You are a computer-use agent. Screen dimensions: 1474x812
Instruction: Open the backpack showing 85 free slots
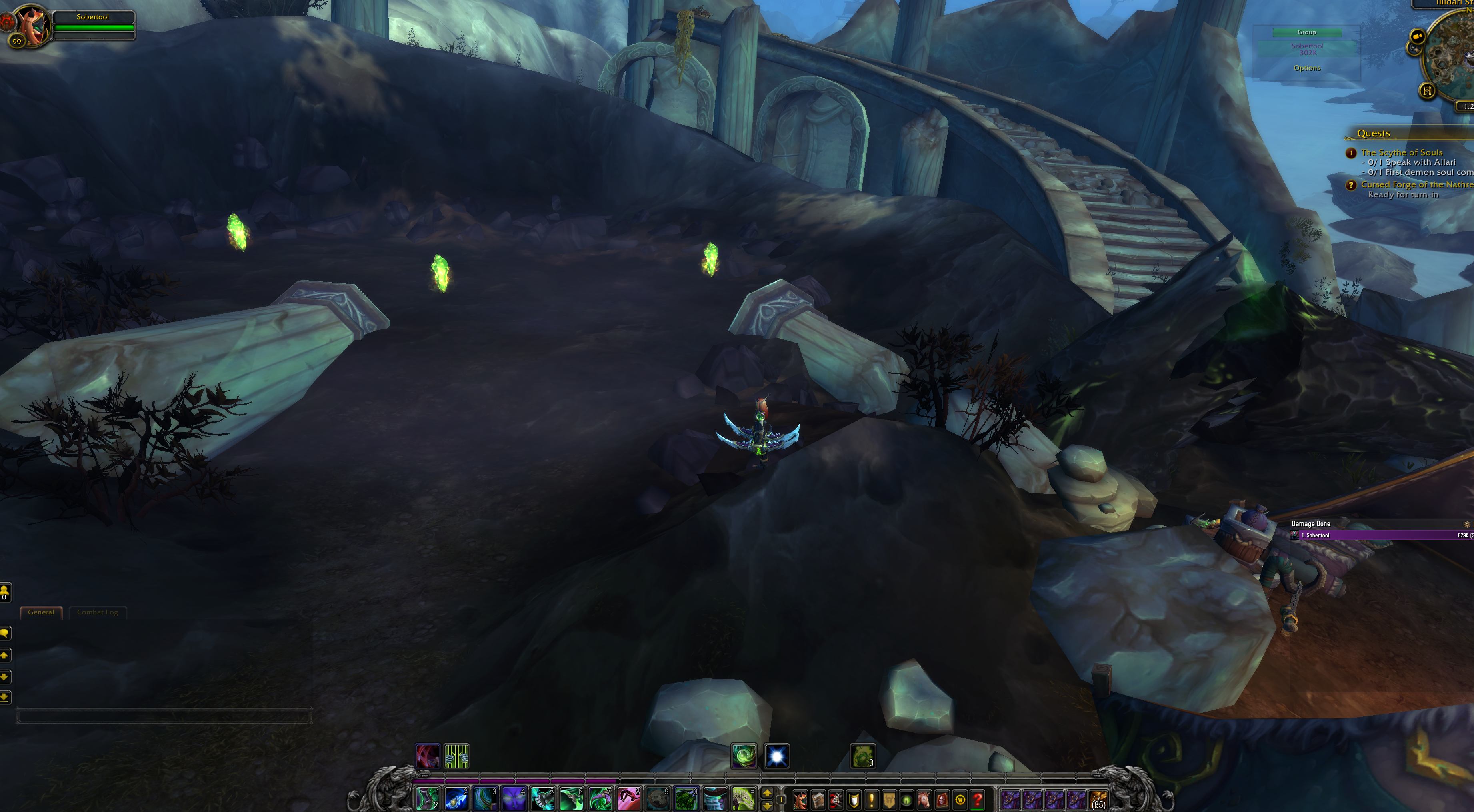(x=1098, y=799)
